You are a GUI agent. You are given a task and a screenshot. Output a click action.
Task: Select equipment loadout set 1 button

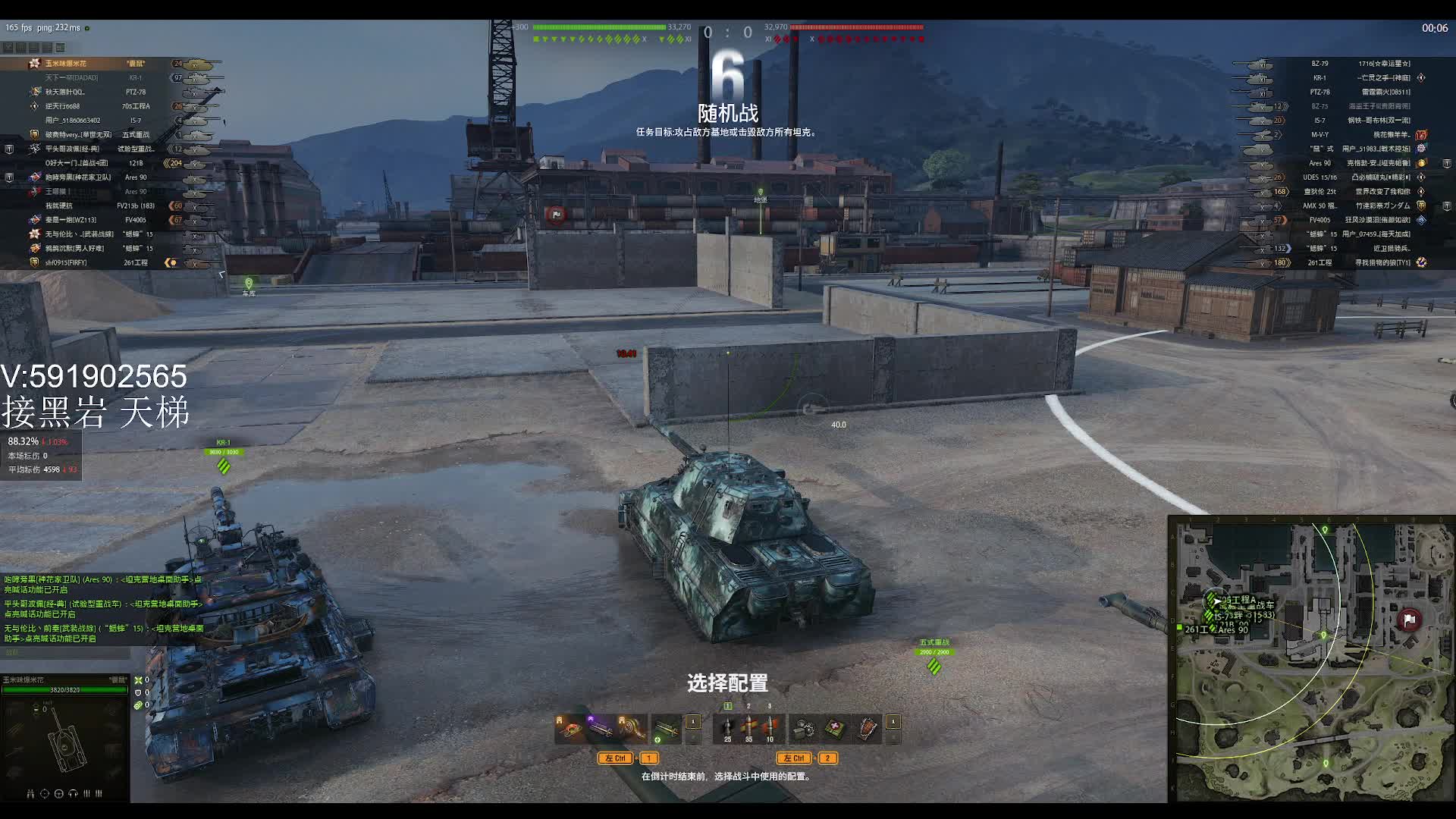click(693, 722)
